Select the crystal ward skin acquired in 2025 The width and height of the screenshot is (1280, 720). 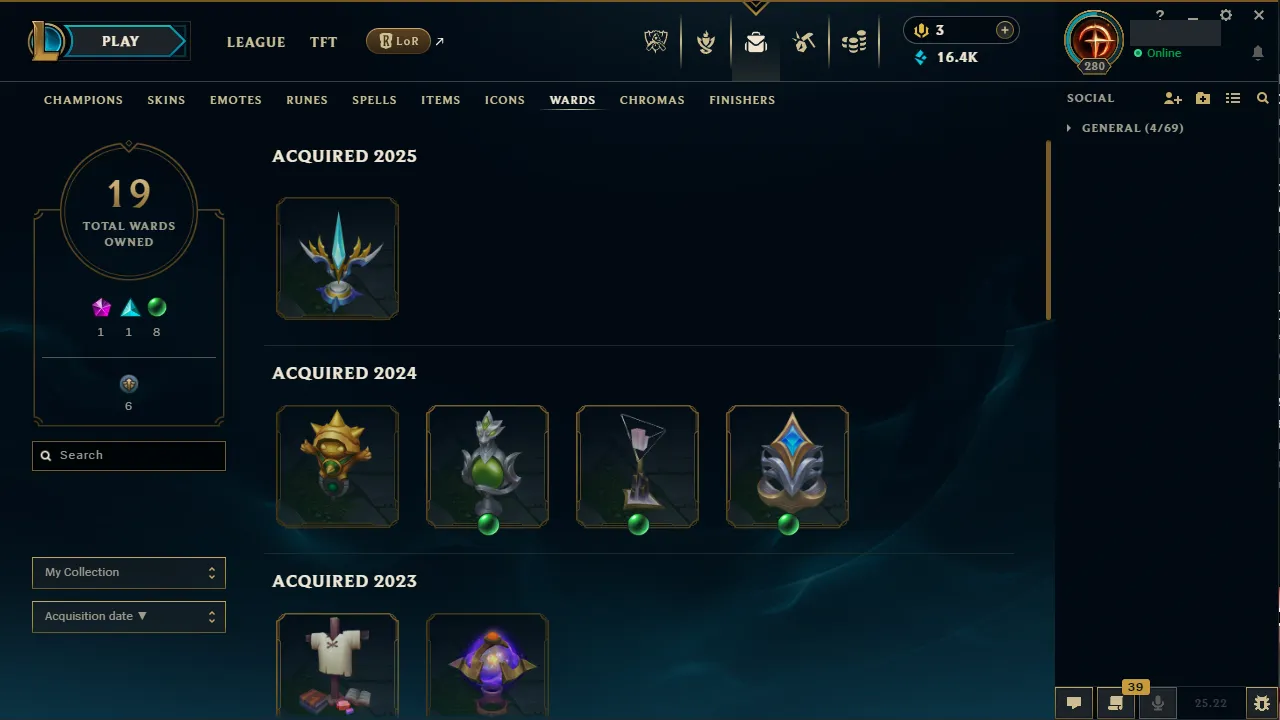[337, 258]
